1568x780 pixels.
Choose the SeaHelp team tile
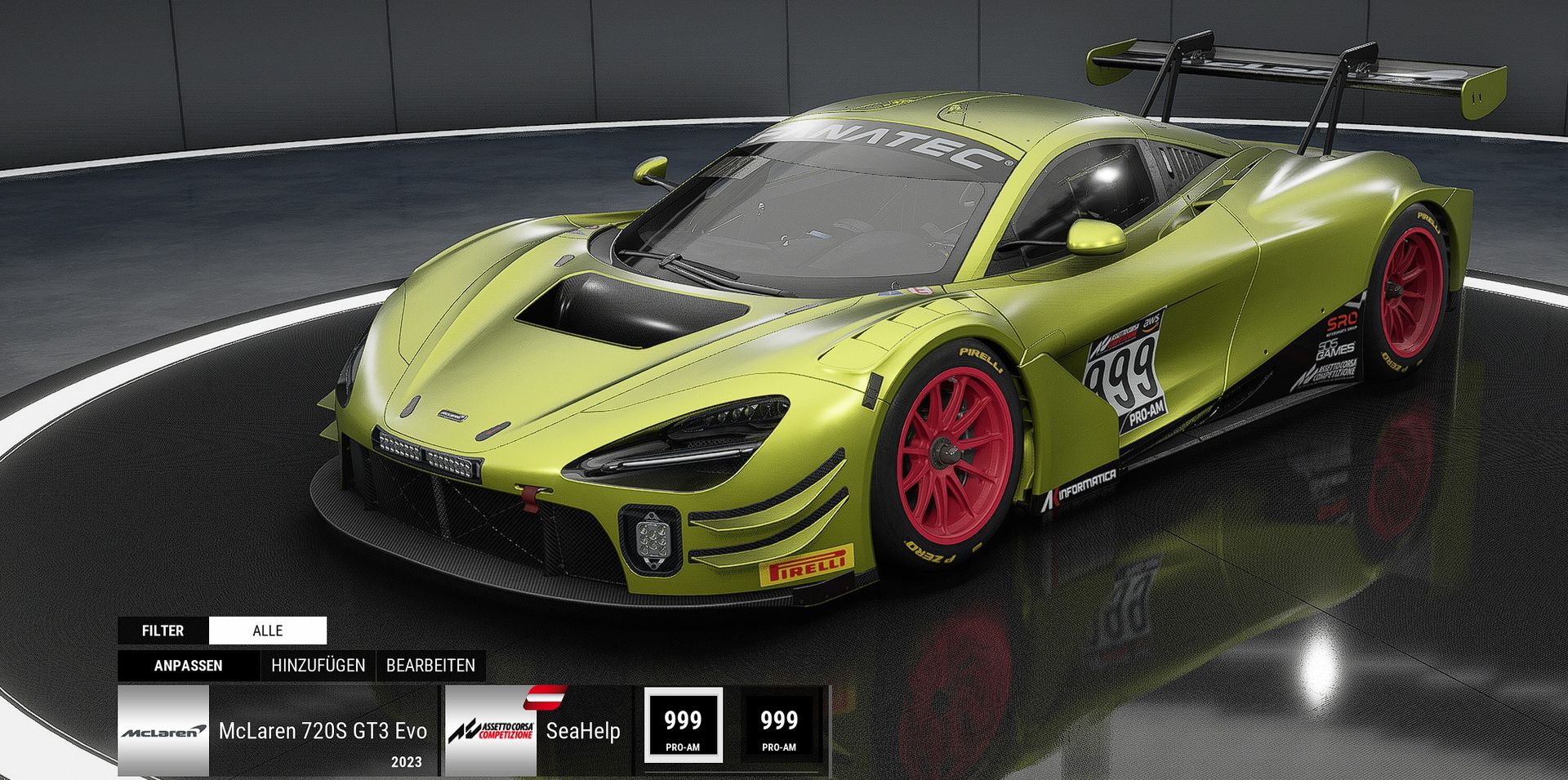click(537, 730)
